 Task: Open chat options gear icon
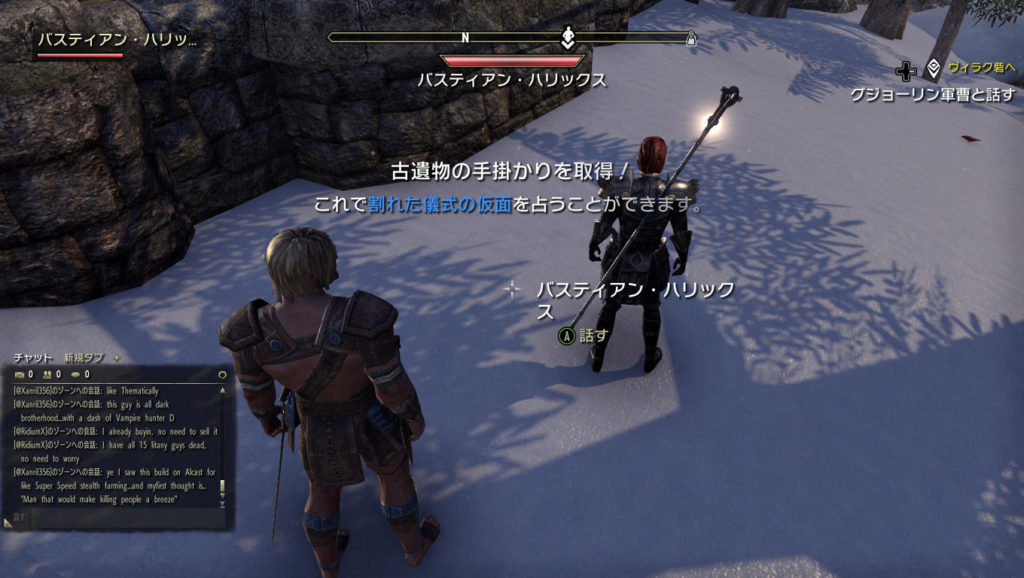[221, 374]
